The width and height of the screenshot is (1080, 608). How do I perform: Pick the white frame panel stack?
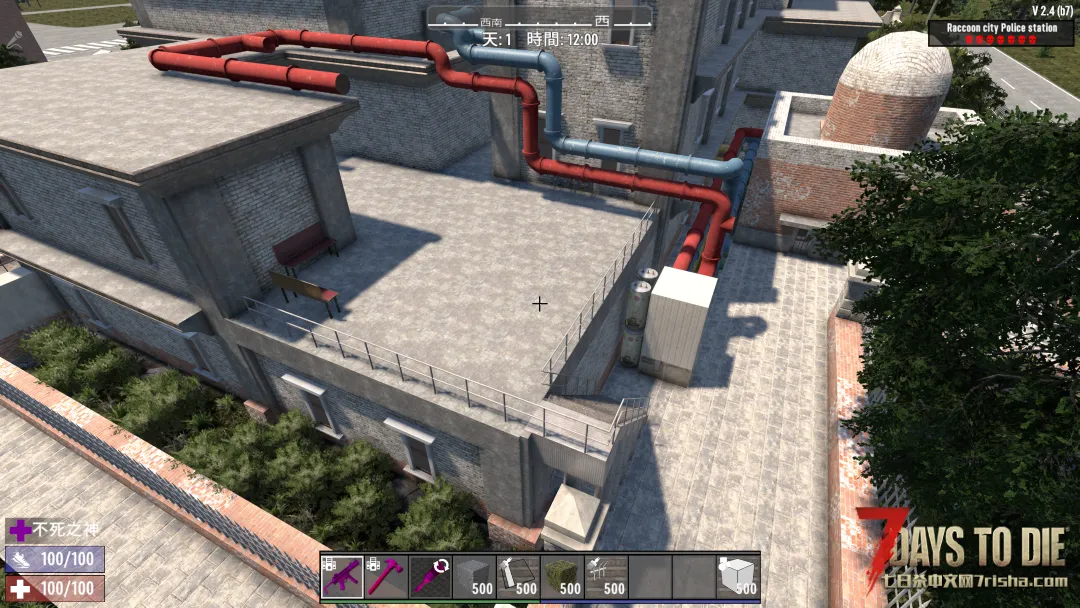518,577
